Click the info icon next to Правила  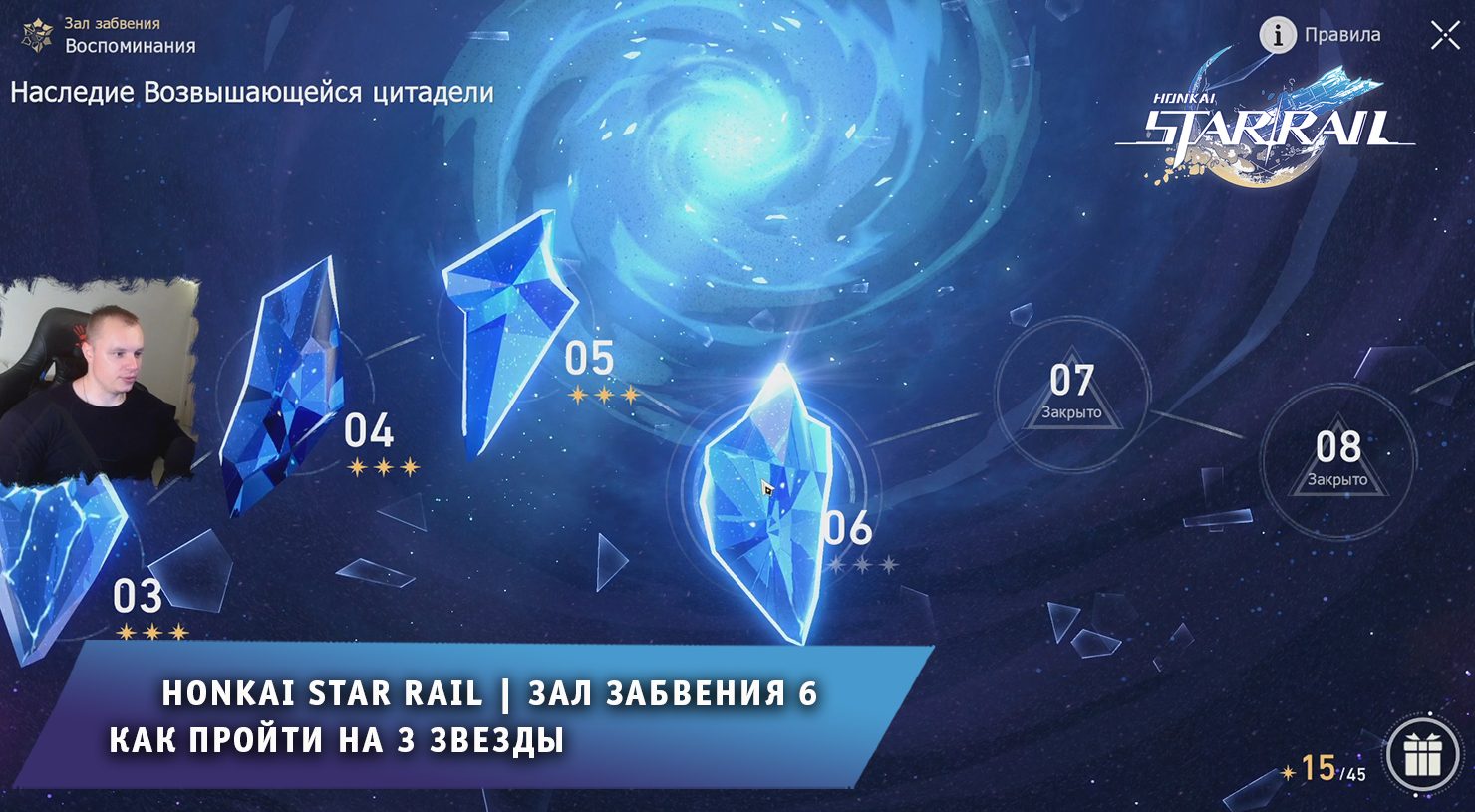coord(1277,34)
